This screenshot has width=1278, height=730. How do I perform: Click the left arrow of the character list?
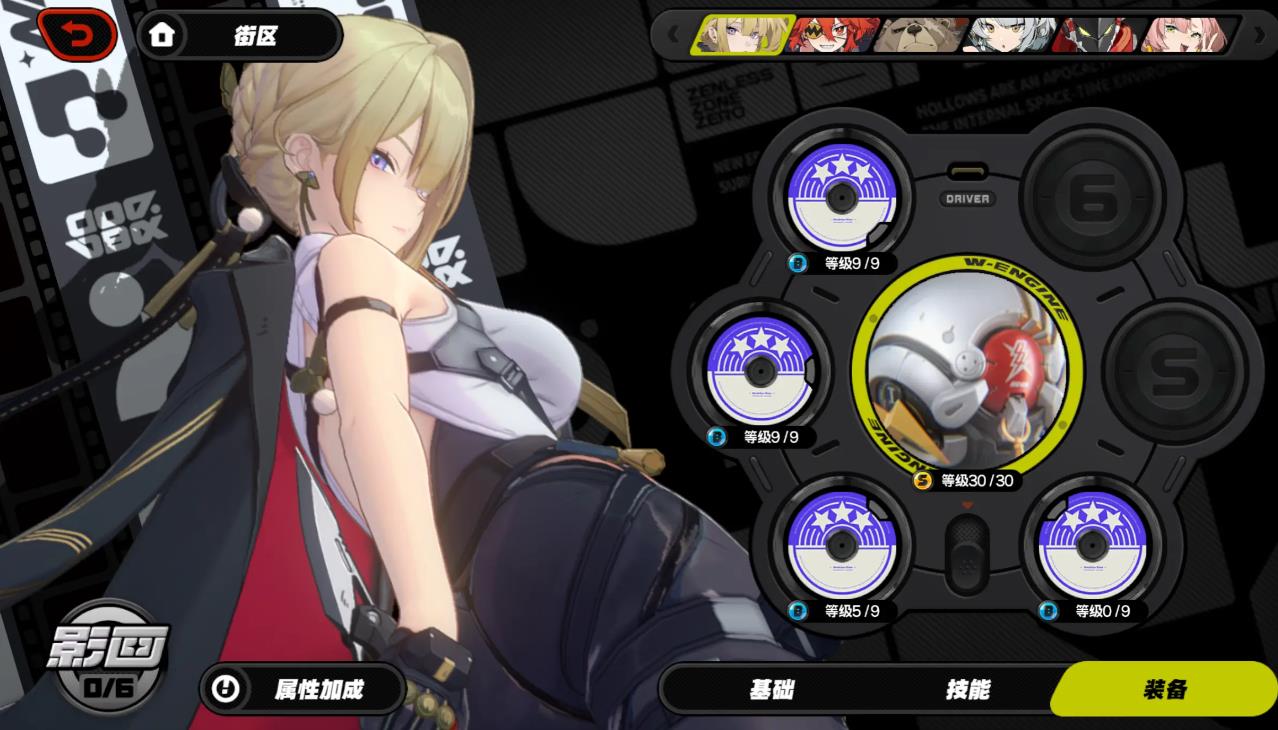tap(673, 36)
